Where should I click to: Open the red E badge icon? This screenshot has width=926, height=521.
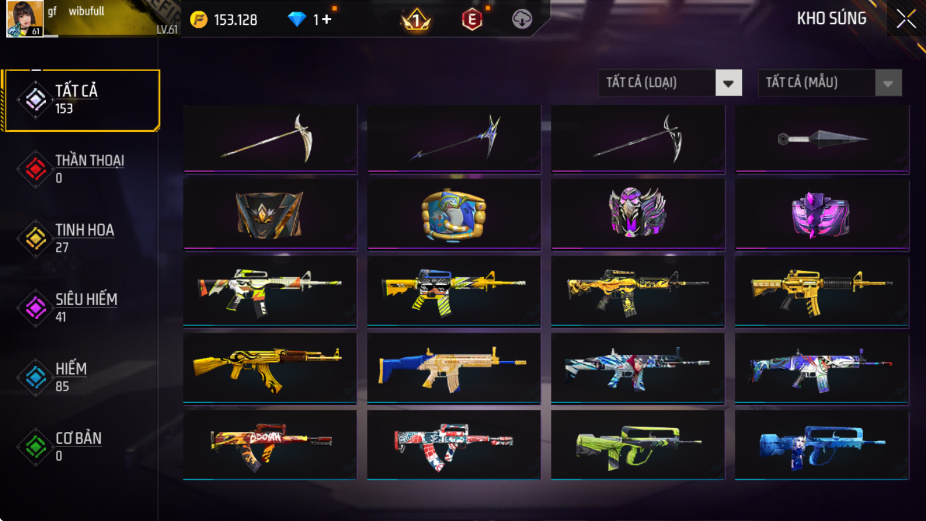tap(471, 20)
